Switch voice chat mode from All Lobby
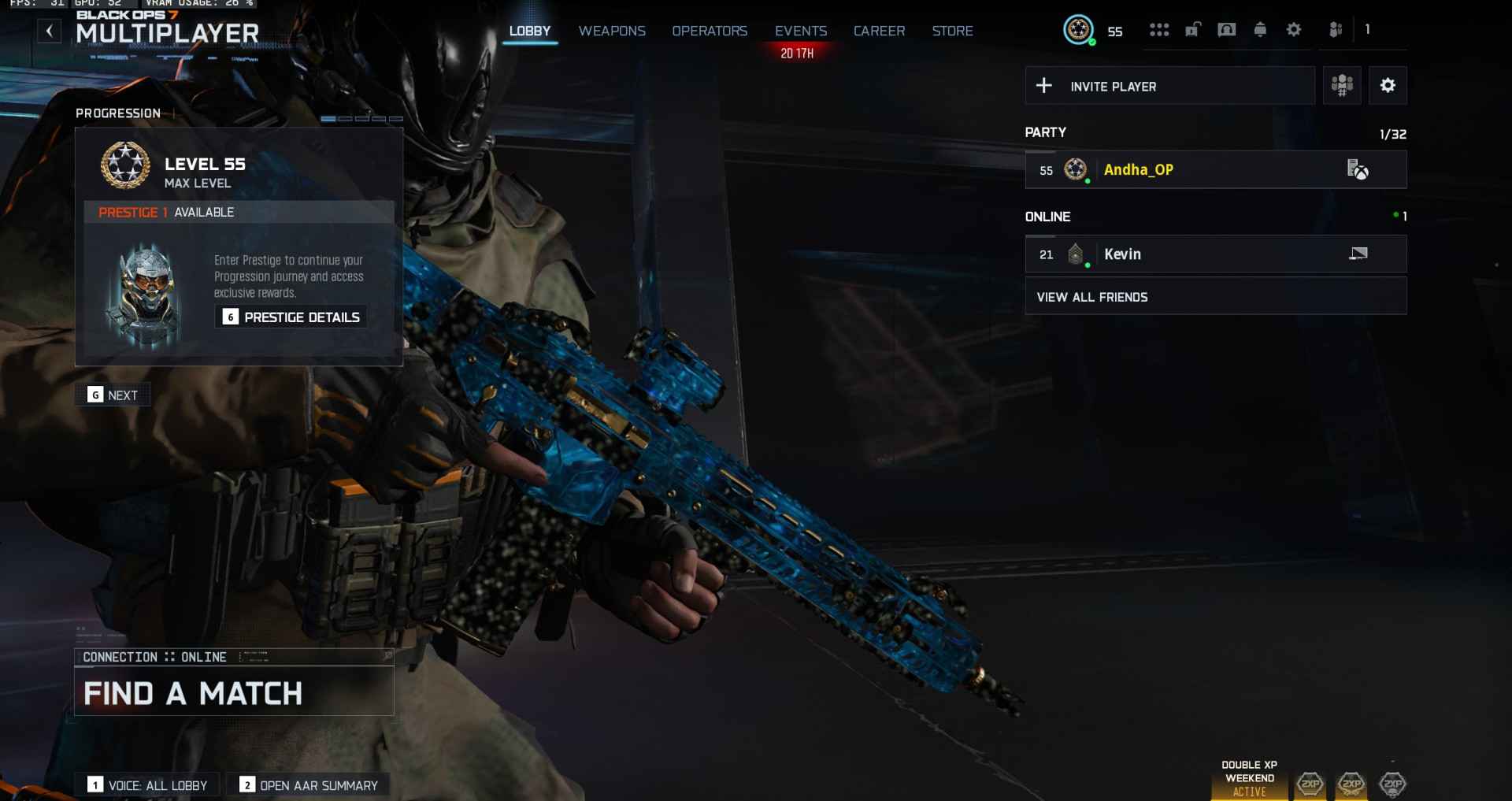This screenshot has height=801, width=1512. point(146,784)
